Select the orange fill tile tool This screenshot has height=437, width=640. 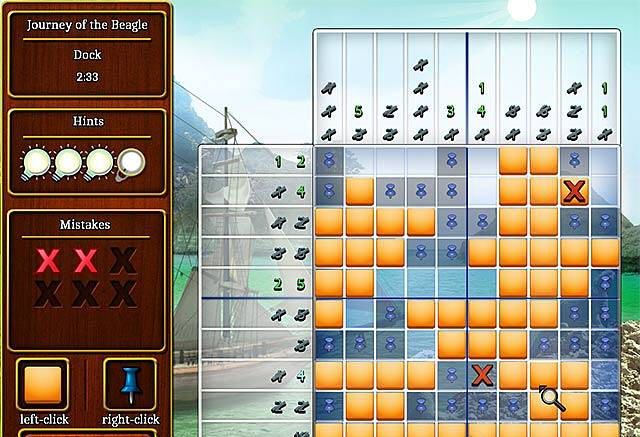pos(42,385)
